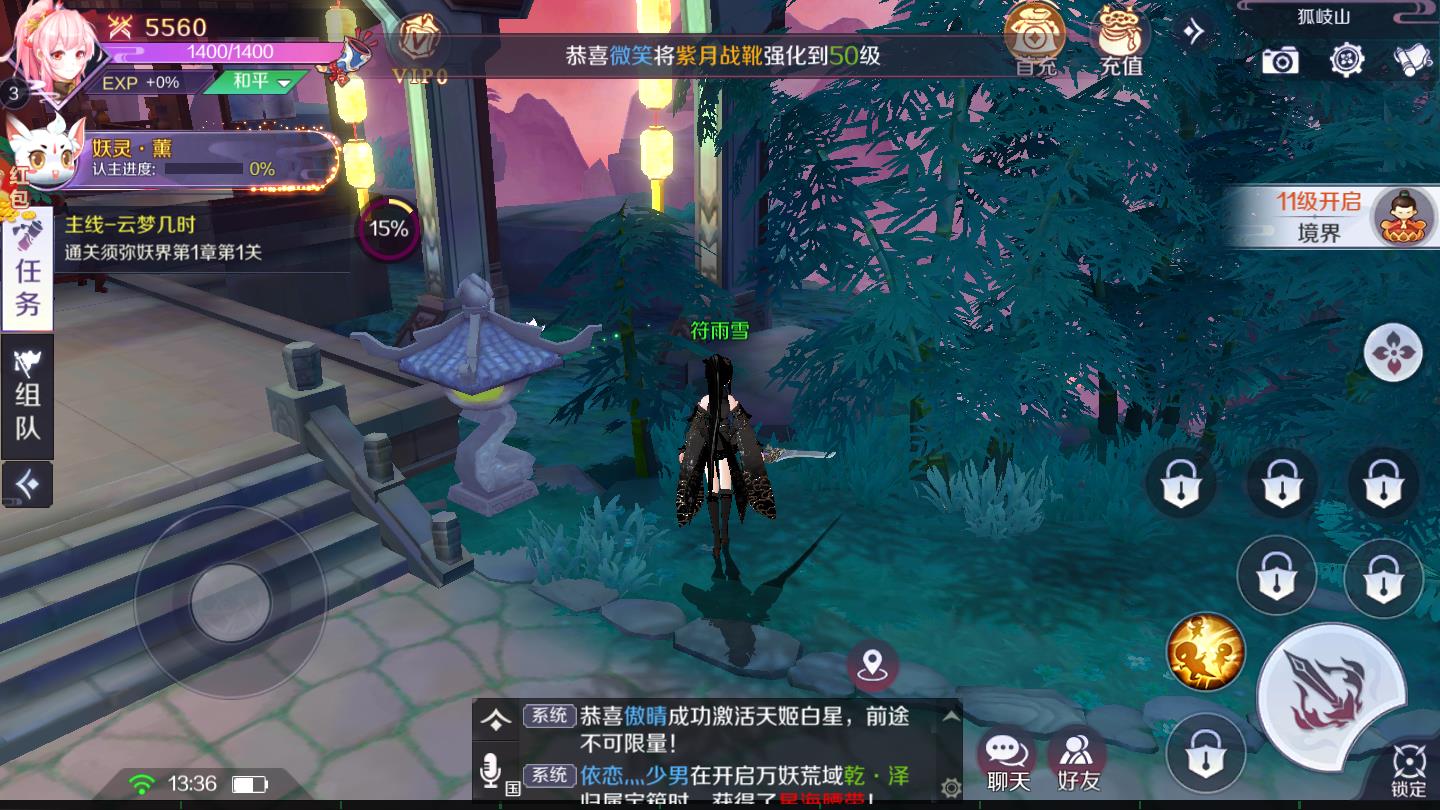The image size is (1440, 810).
Task: Tap the 境界 11级开启 button
Action: coord(1330,216)
